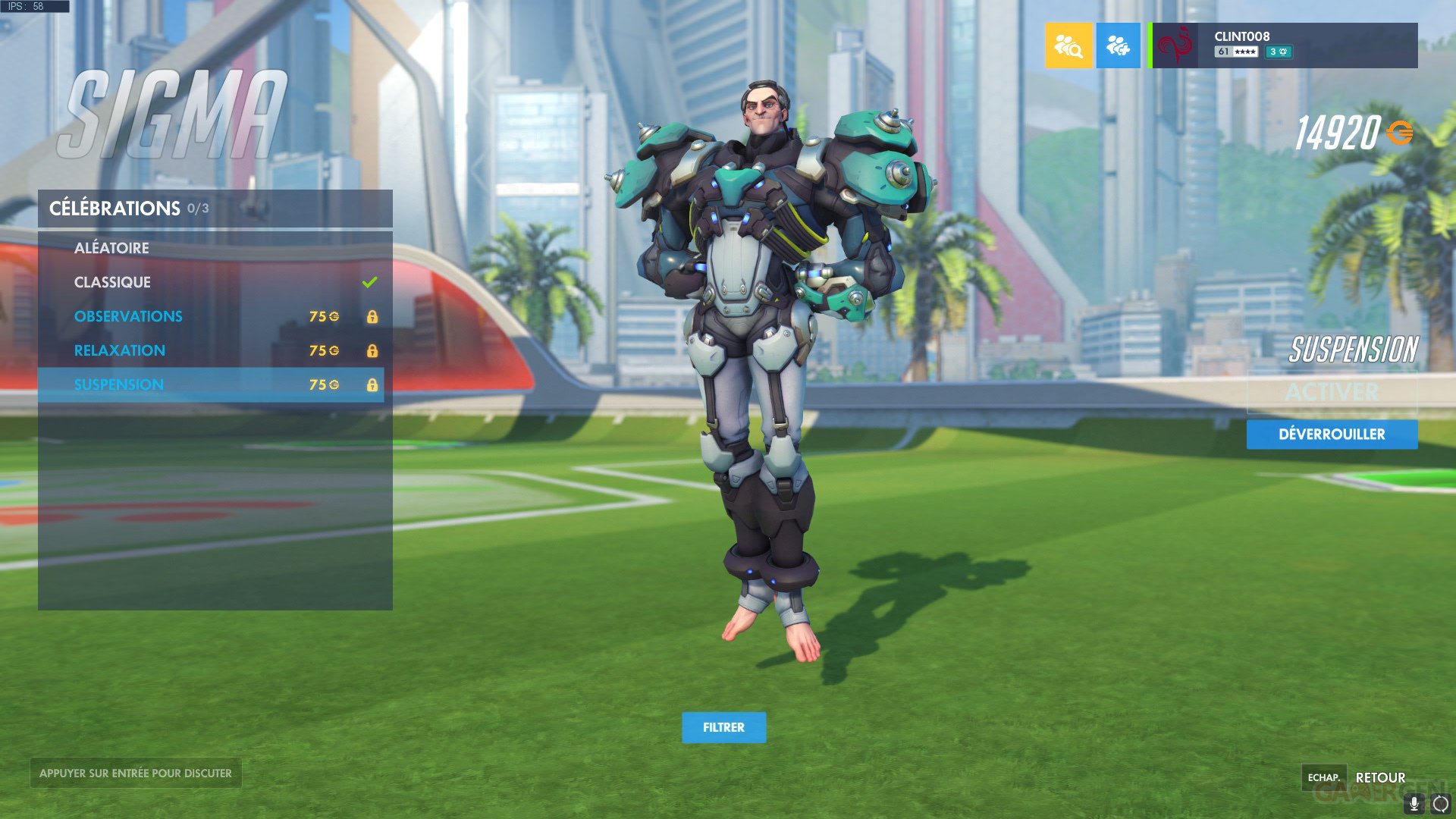Select SUSPENSION in the celebrations list
1456x819 pixels.
pyautogui.click(x=118, y=384)
